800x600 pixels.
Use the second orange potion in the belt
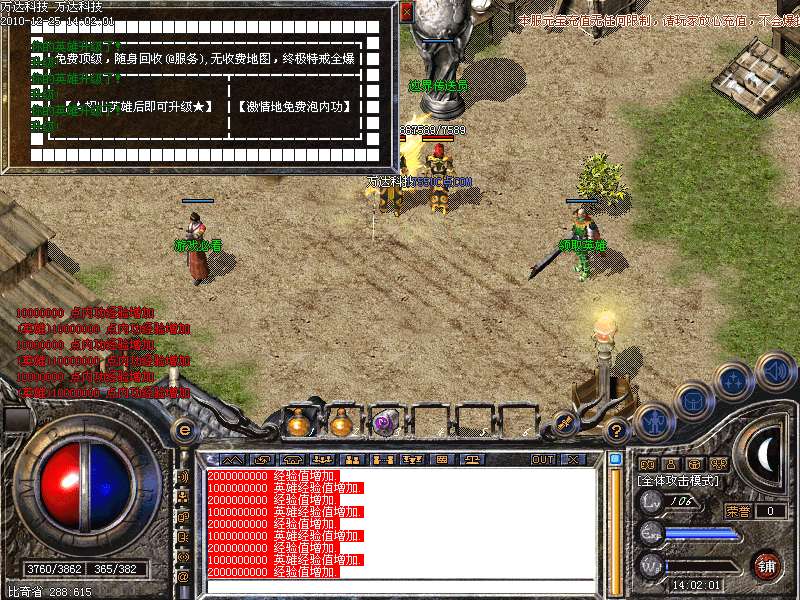(x=341, y=424)
